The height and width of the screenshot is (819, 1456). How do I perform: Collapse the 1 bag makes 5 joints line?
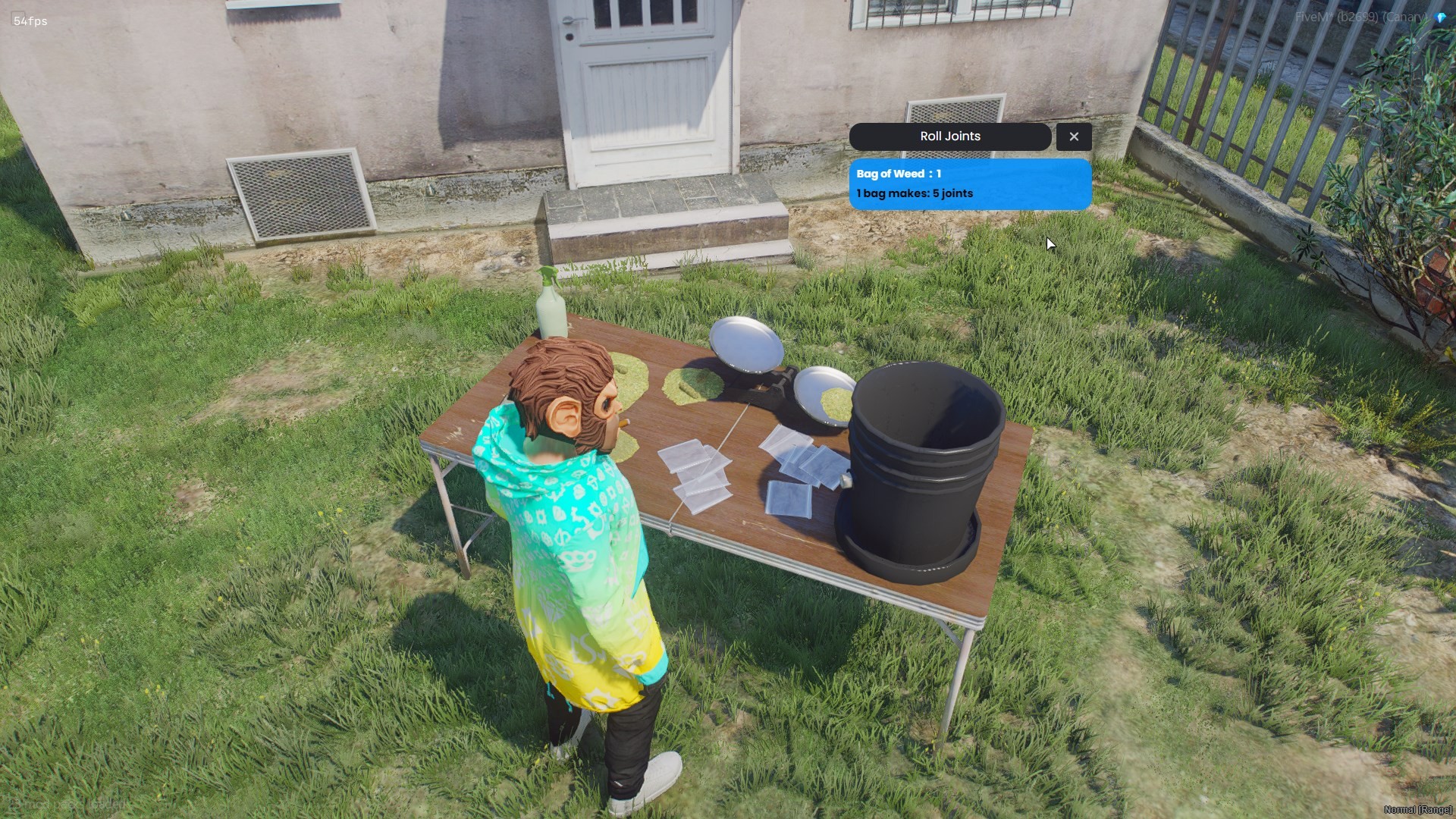(914, 193)
